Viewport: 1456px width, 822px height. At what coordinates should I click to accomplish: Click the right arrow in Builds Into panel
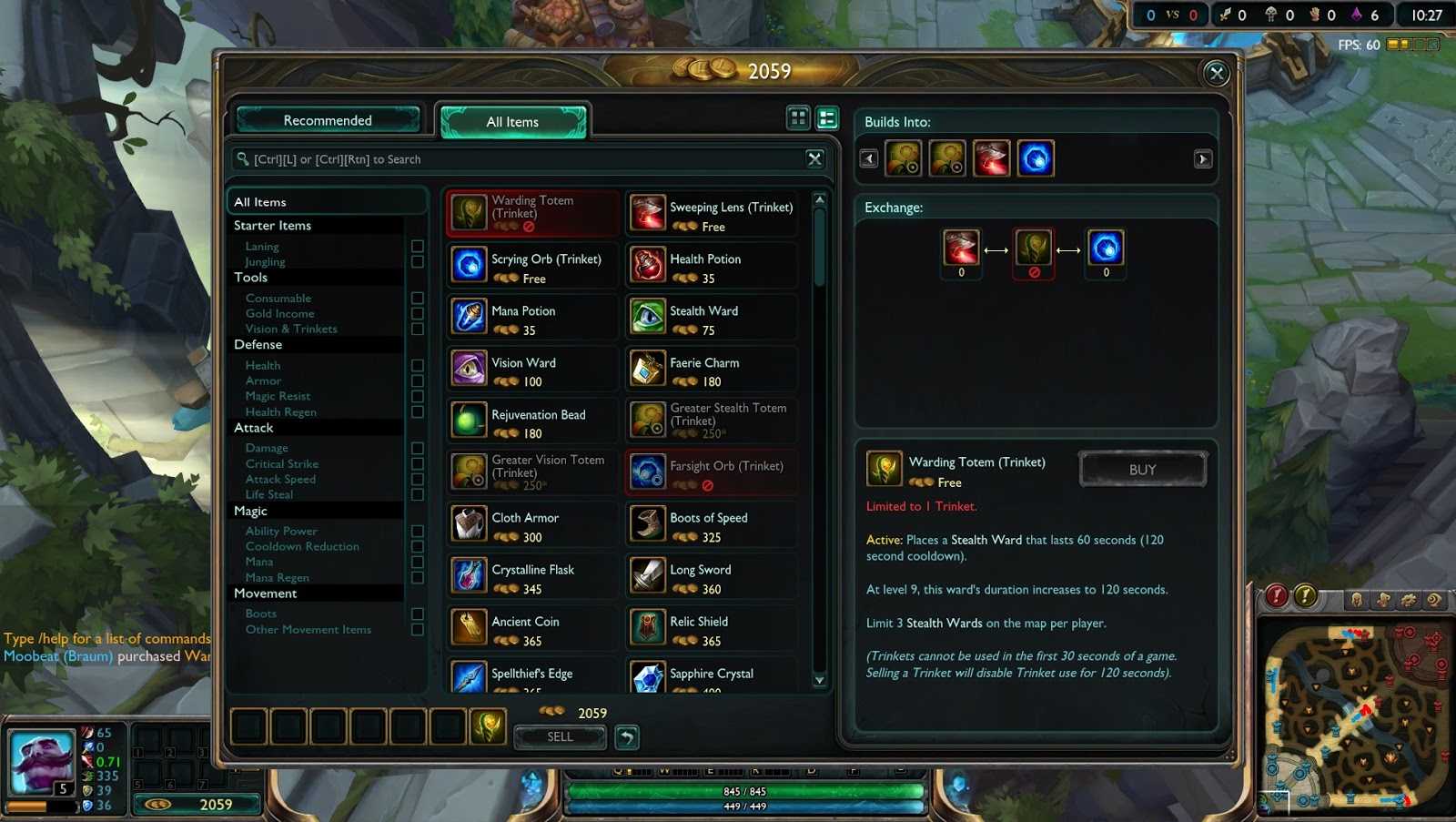[x=1203, y=157]
